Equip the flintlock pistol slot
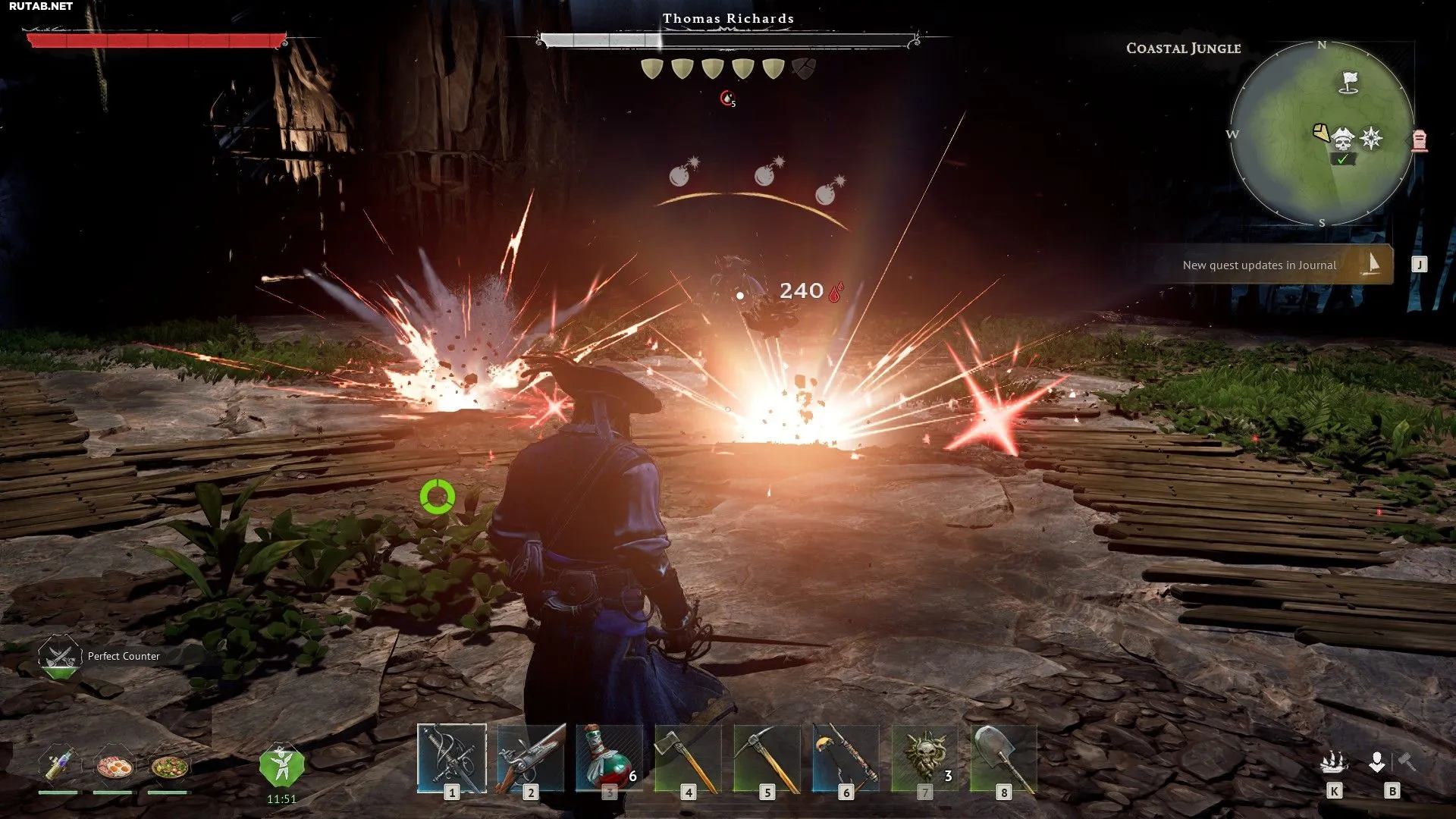Image resolution: width=1456 pixels, height=819 pixels. point(531,758)
